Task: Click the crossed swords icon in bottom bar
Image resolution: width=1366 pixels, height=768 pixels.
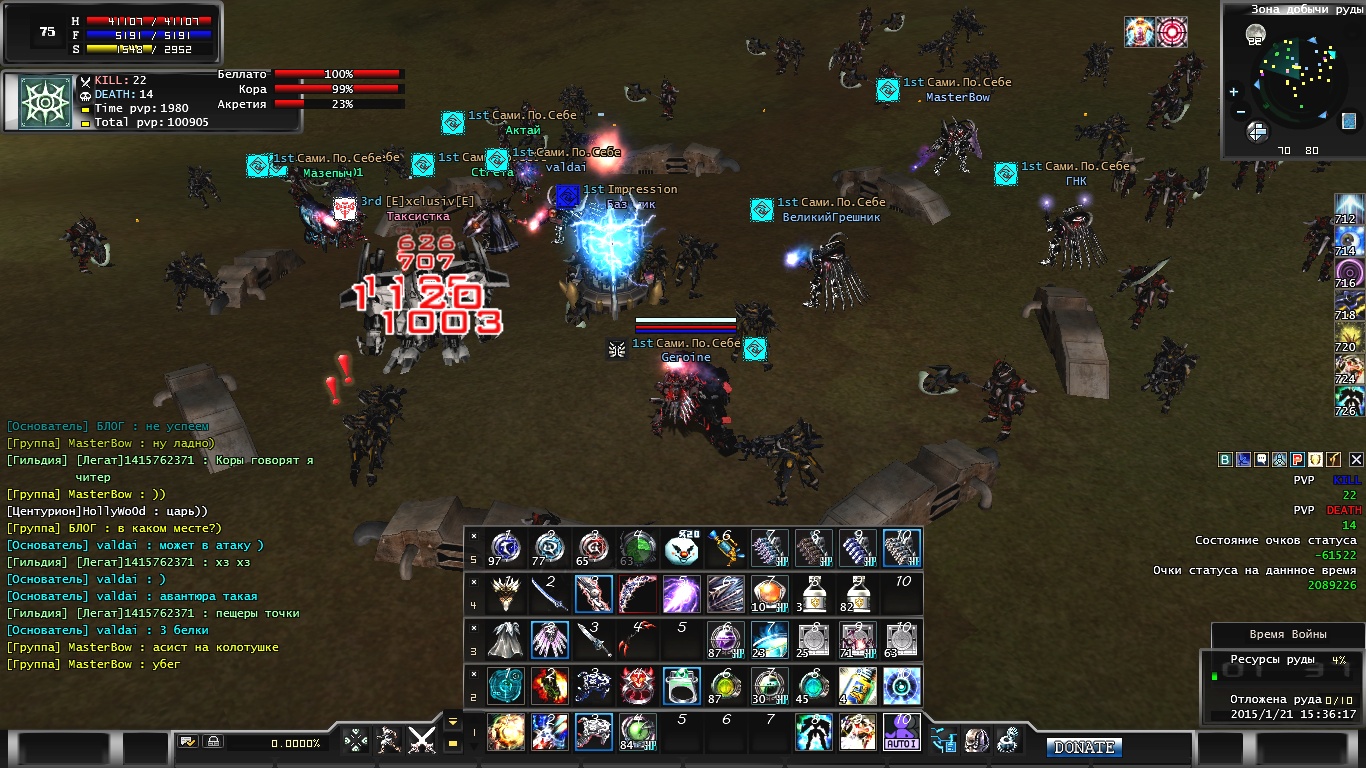Action: (x=422, y=741)
